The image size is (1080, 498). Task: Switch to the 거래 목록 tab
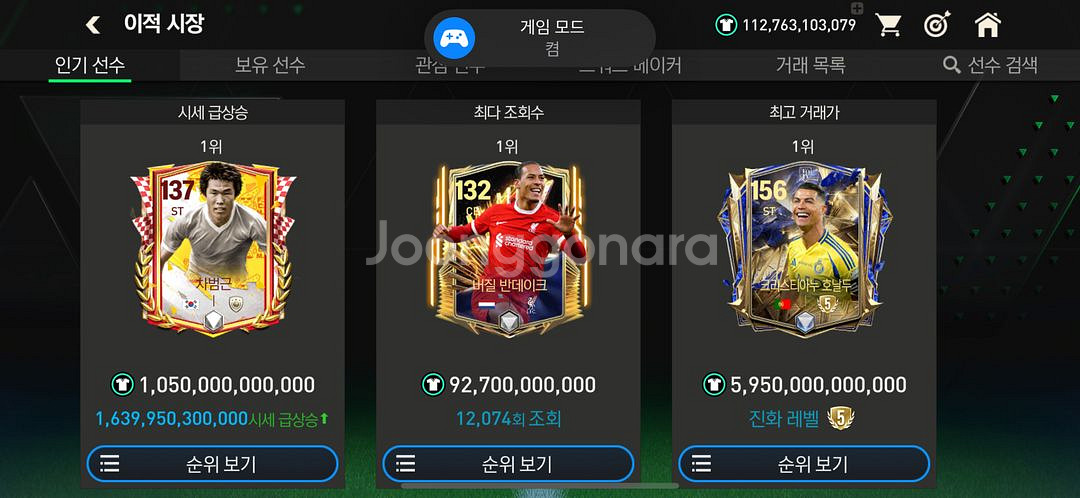(810, 65)
